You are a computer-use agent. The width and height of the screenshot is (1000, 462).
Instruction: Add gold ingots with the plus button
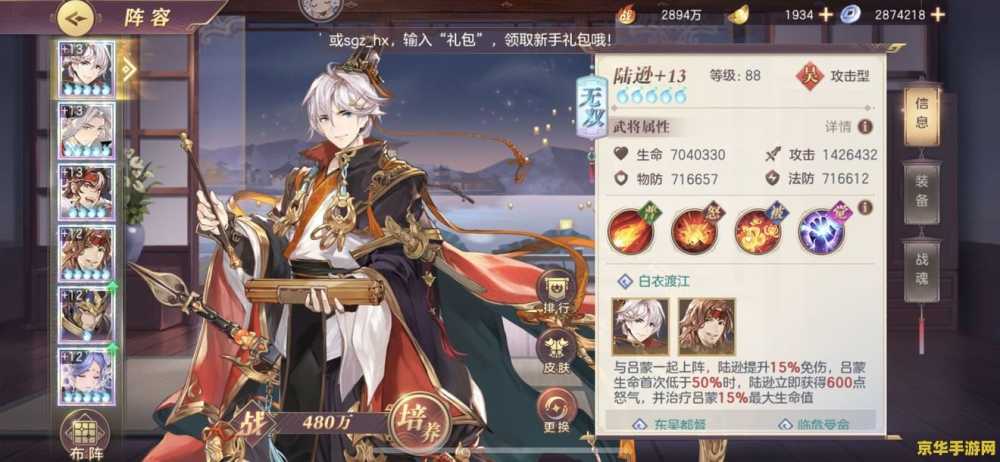(x=825, y=14)
